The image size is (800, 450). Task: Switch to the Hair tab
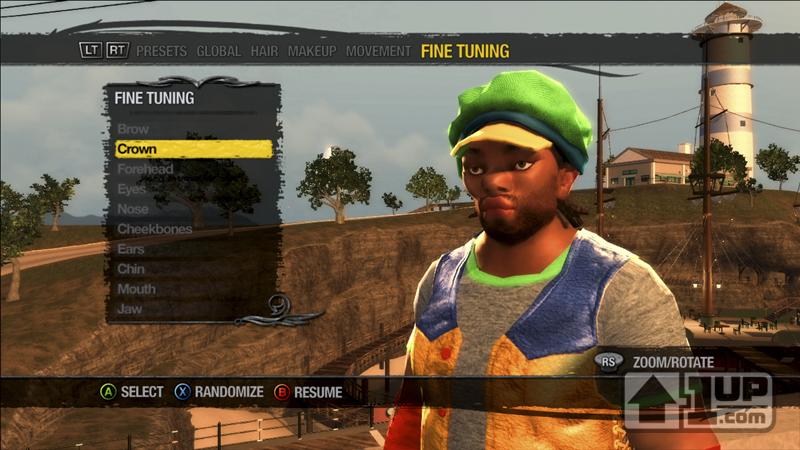tap(264, 51)
